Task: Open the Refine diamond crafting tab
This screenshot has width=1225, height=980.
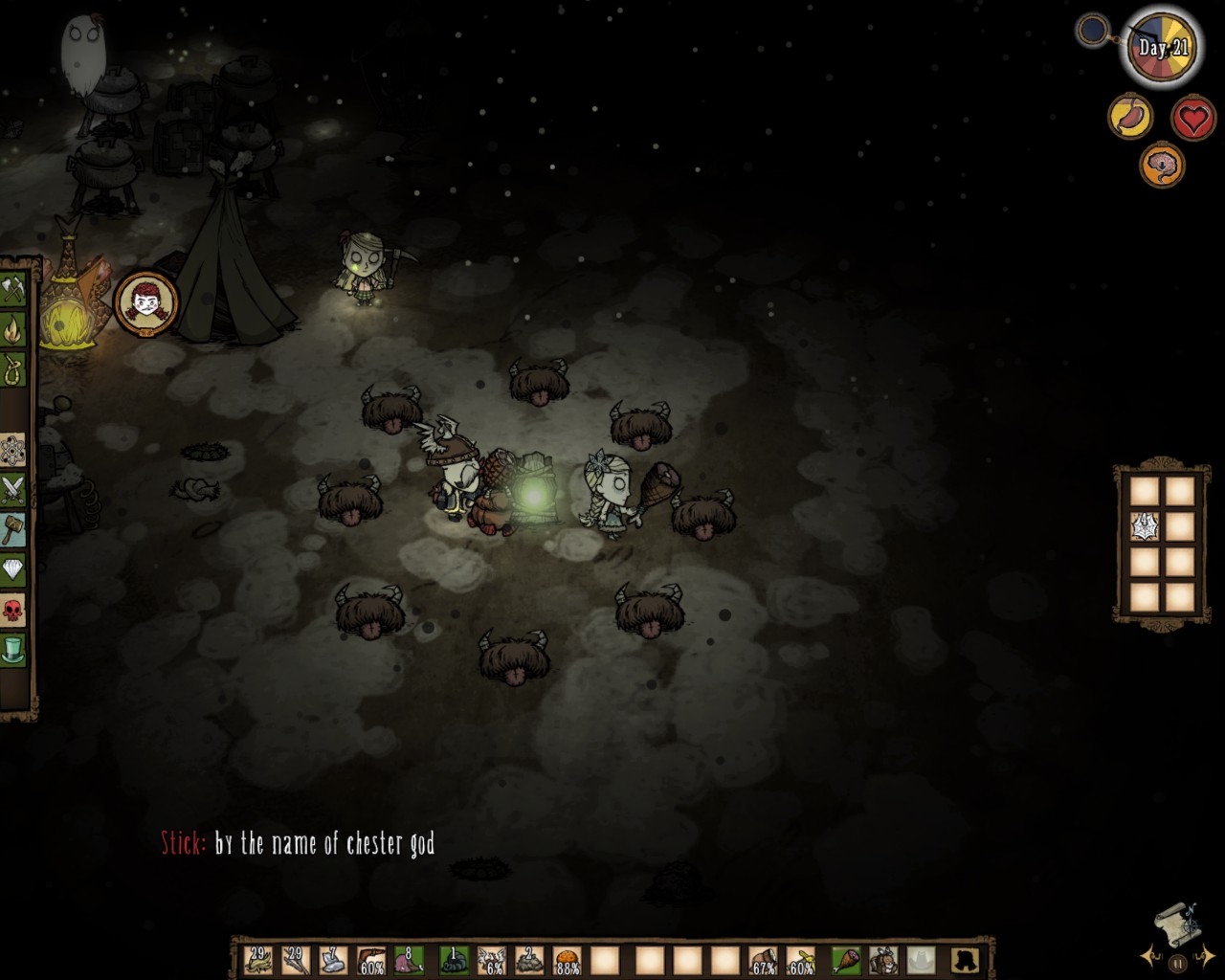Action: pyautogui.click(x=13, y=568)
